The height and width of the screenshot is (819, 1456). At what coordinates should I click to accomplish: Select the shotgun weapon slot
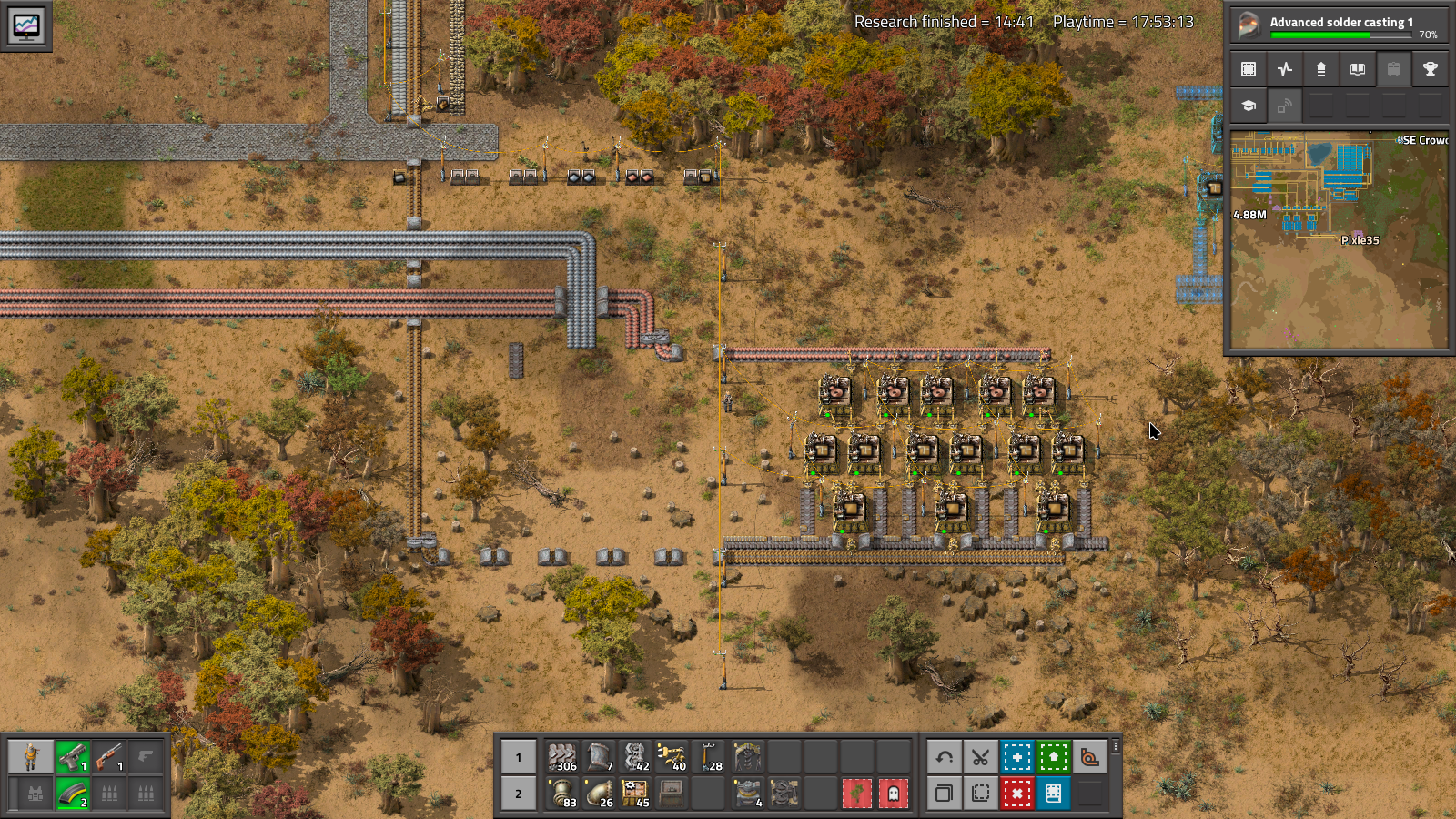[x=109, y=757]
